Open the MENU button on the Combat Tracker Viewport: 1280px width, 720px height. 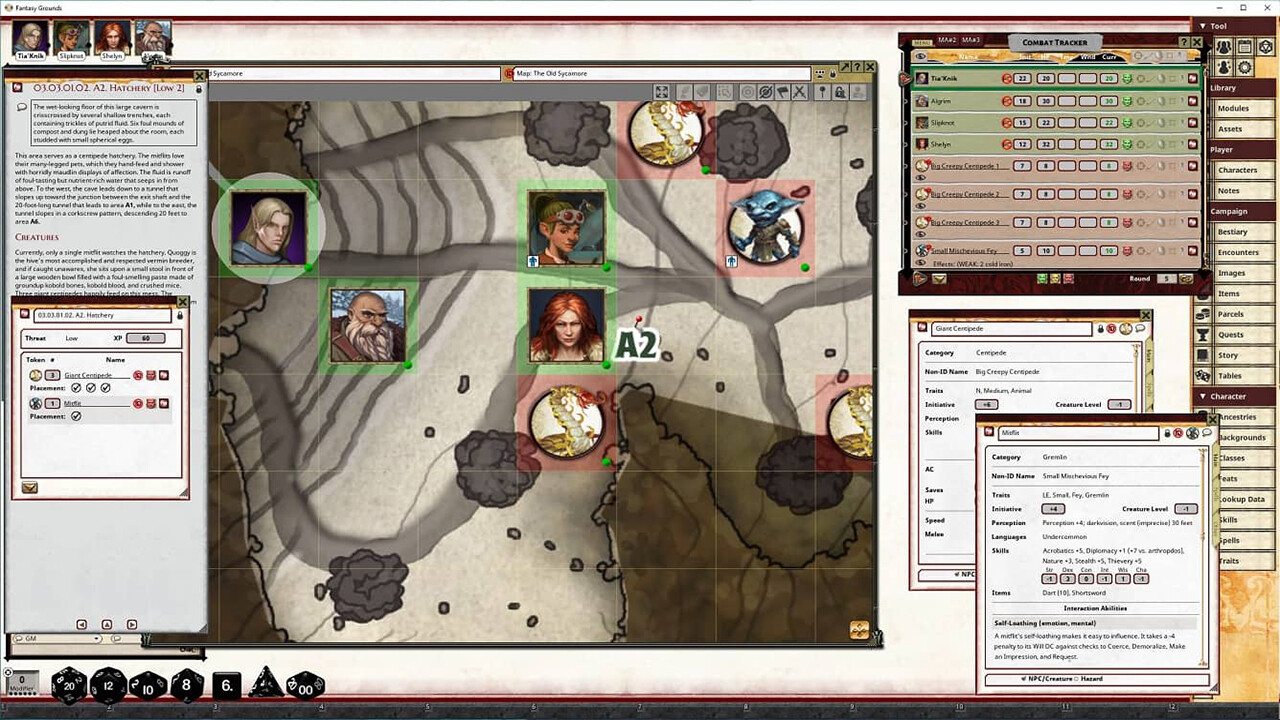click(x=921, y=40)
